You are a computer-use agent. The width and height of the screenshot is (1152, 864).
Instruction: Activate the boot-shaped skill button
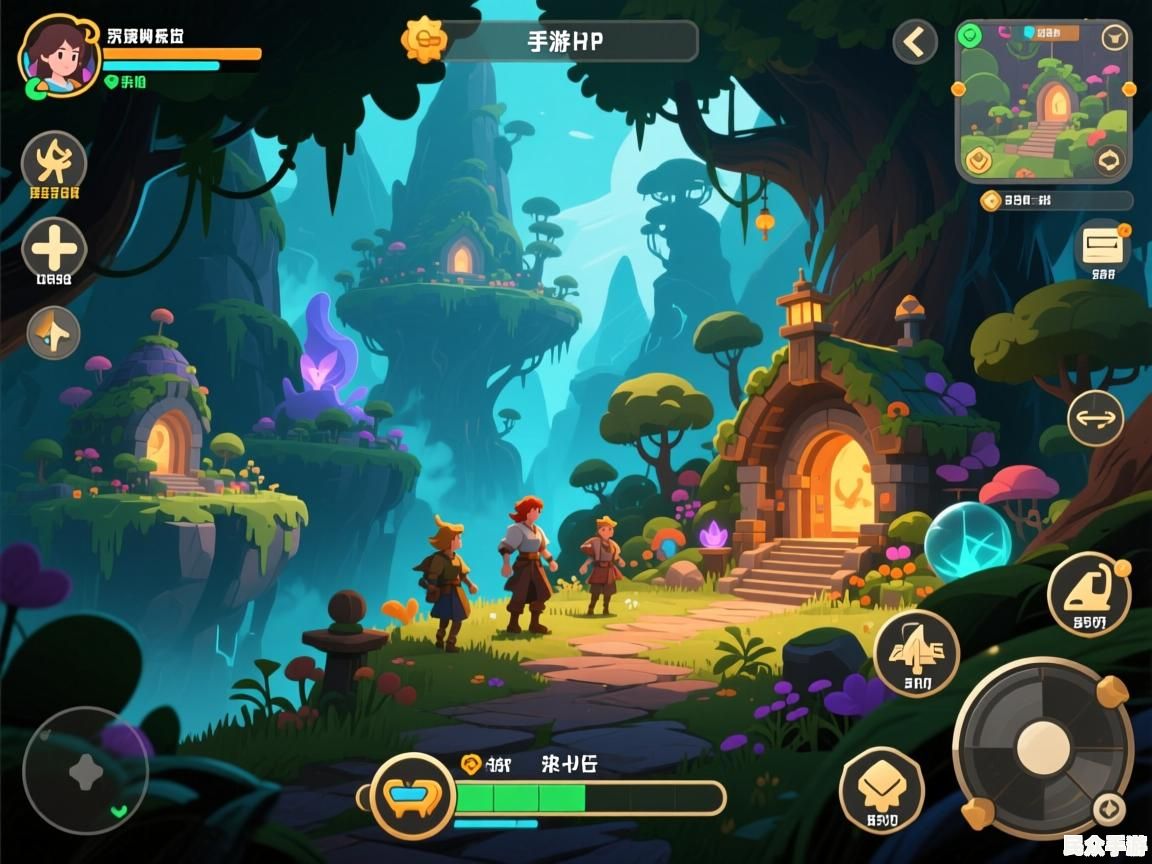pos(1088,593)
